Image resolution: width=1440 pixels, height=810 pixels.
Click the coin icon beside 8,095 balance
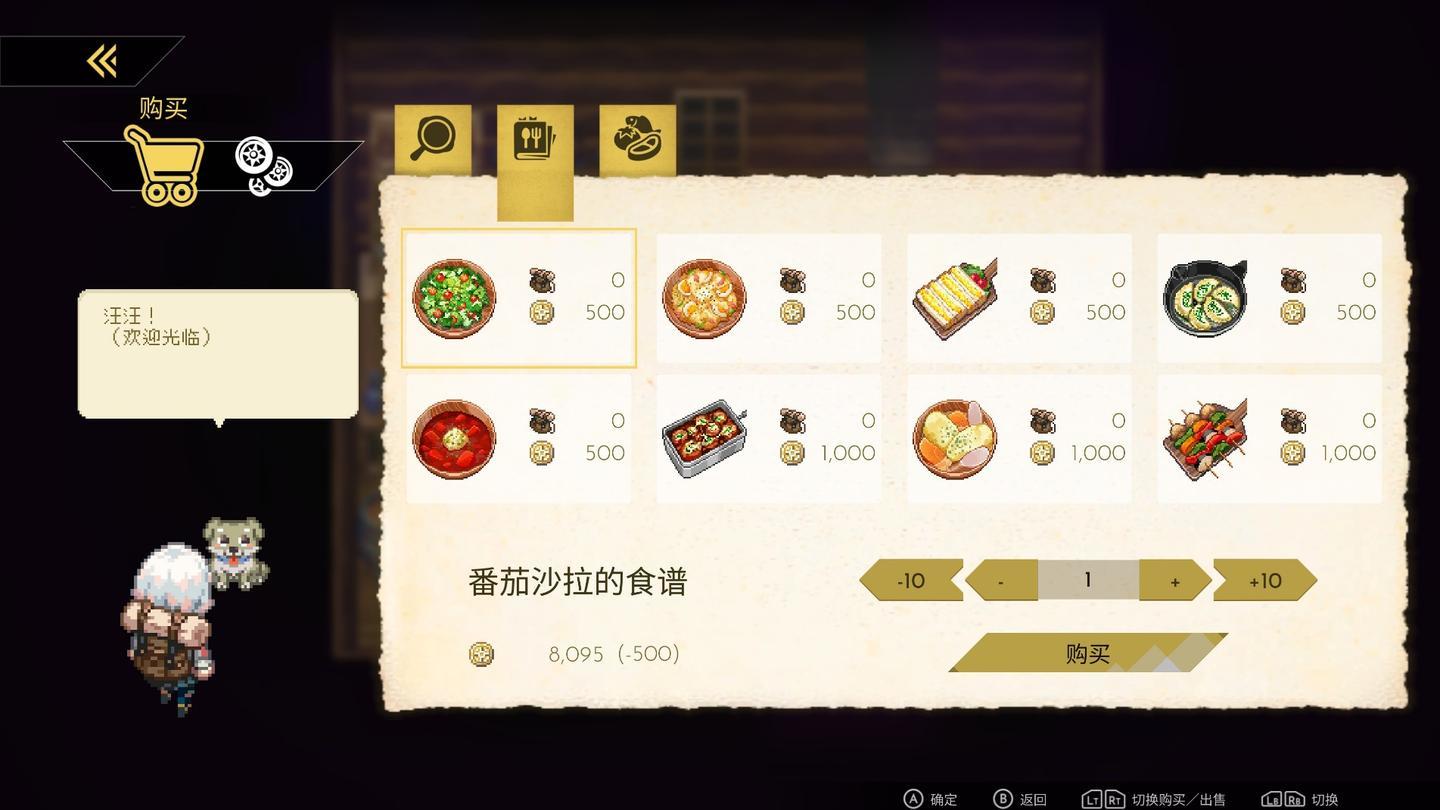click(x=481, y=654)
